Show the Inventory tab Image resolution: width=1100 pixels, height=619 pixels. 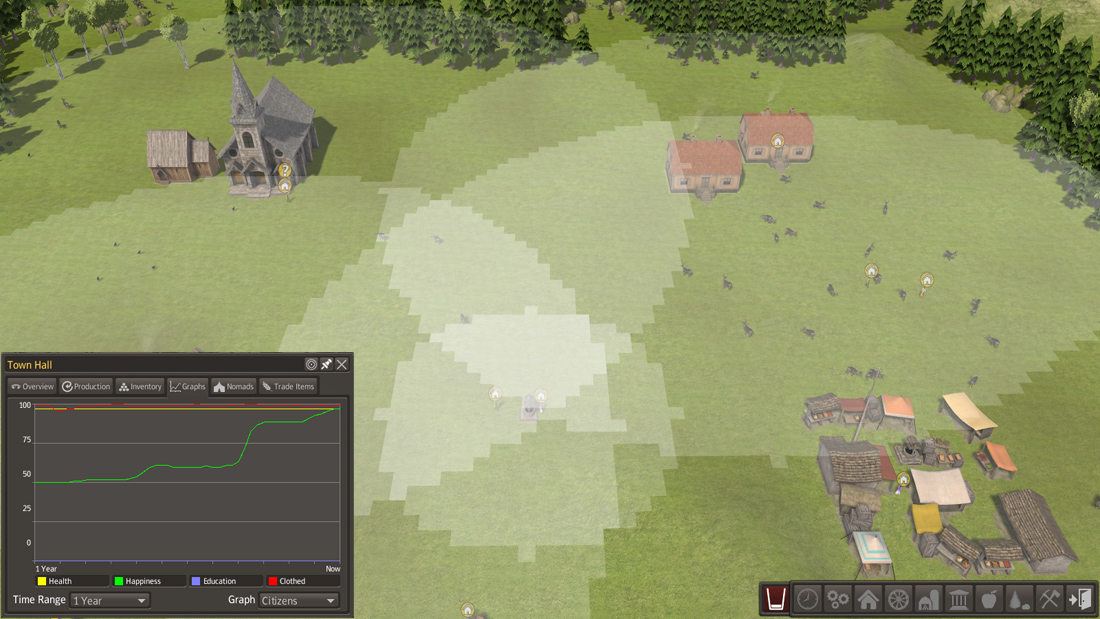[140, 386]
